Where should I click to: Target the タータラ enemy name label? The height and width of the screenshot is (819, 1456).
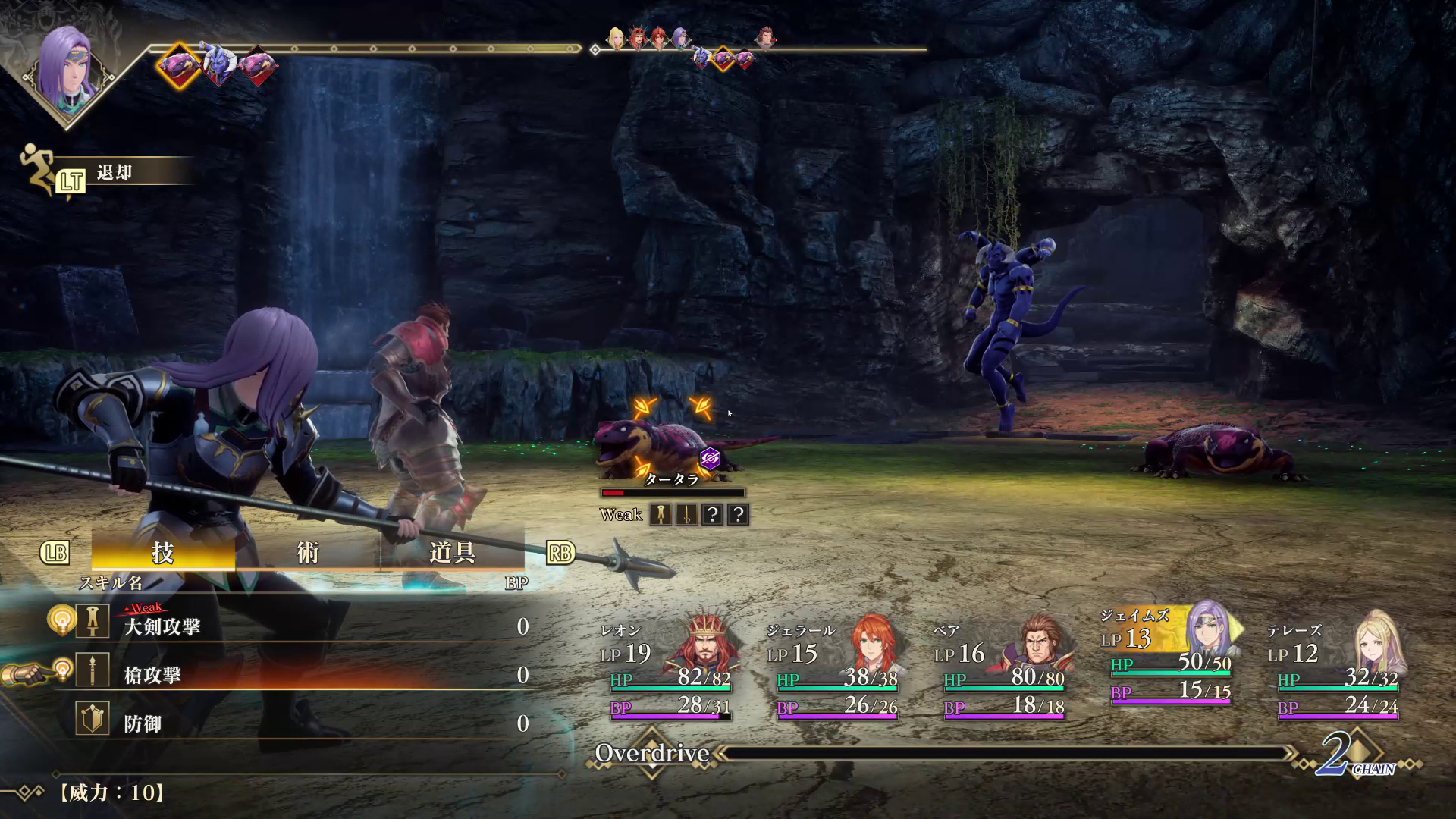(671, 479)
